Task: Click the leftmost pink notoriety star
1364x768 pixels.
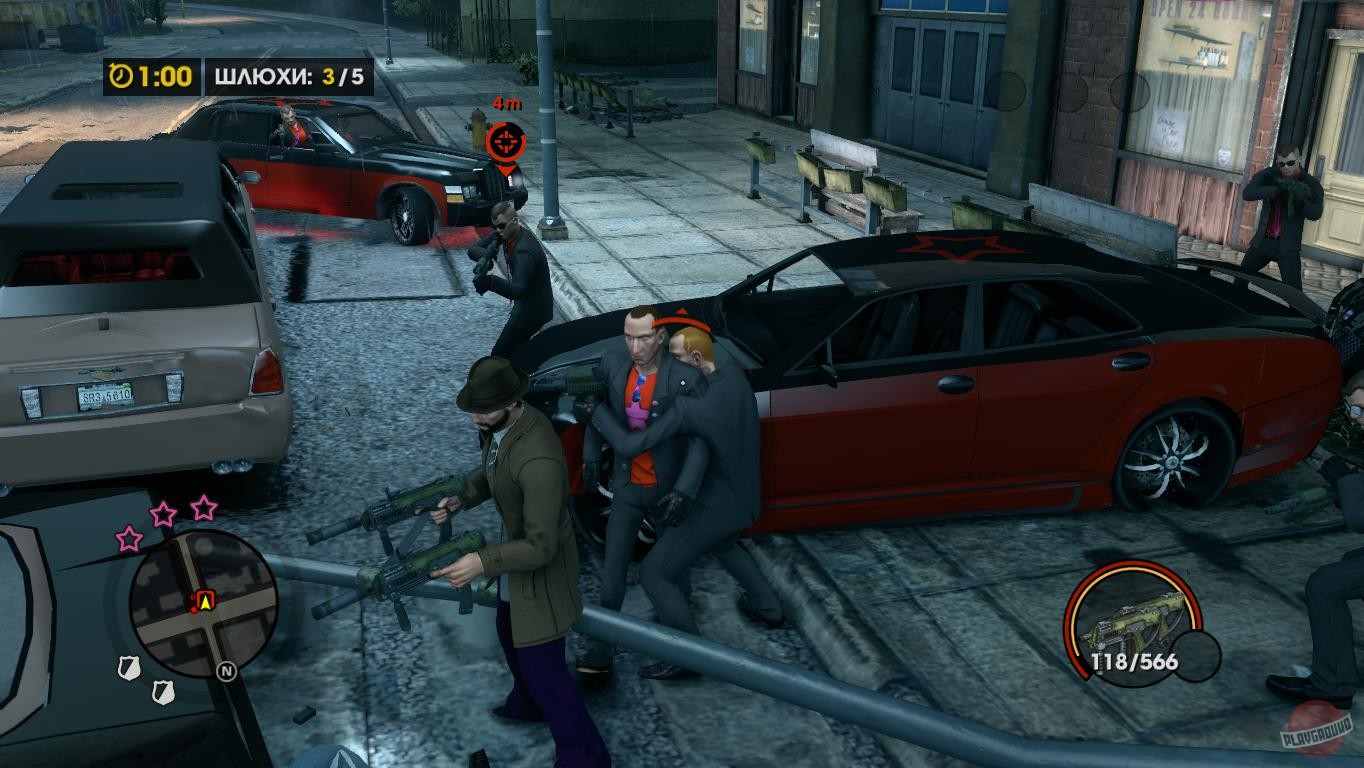Action: [x=129, y=540]
